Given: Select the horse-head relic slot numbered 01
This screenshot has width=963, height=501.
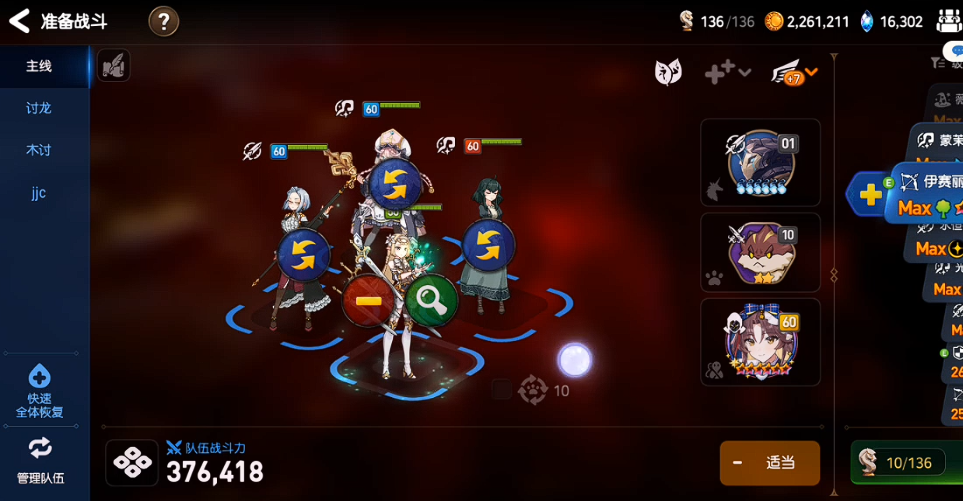Looking at the screenshot, I should click(x=760, y=162).
